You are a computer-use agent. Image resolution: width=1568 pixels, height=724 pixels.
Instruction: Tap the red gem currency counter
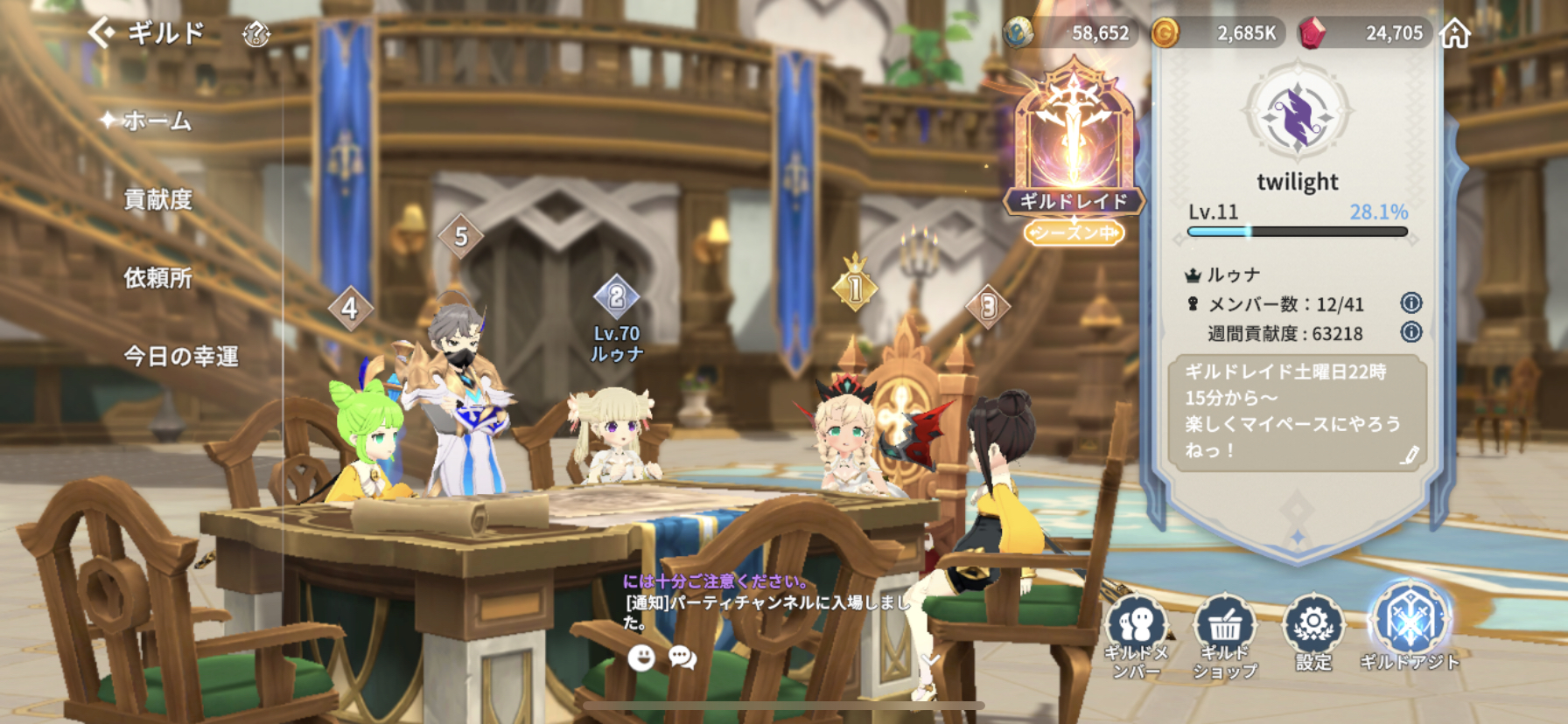click(x=1369, y=33)
